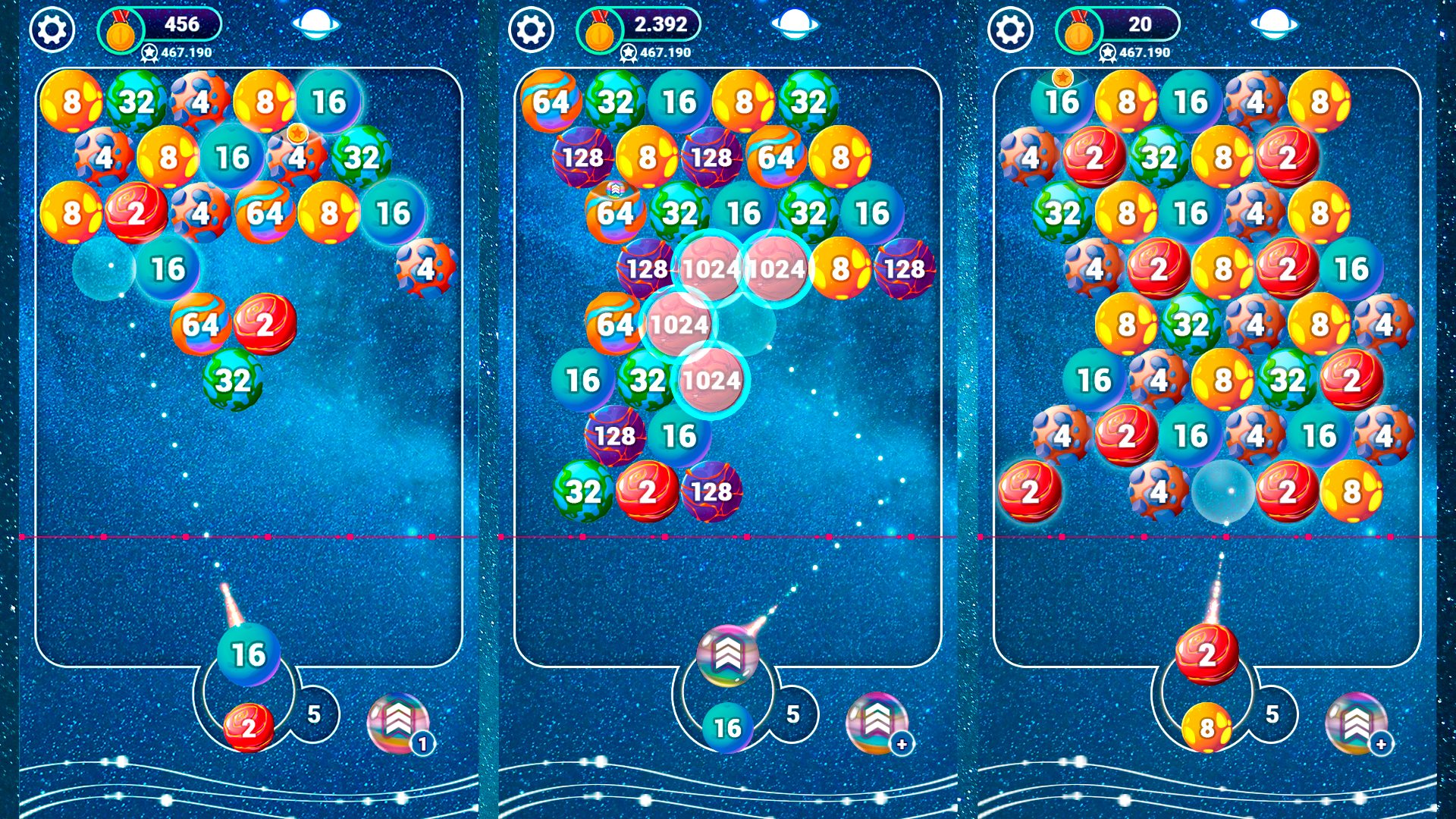Screen dimensions: 1456x819
Task: Click the score counter displaying 2.392
Action: click(x=661, y=25)
